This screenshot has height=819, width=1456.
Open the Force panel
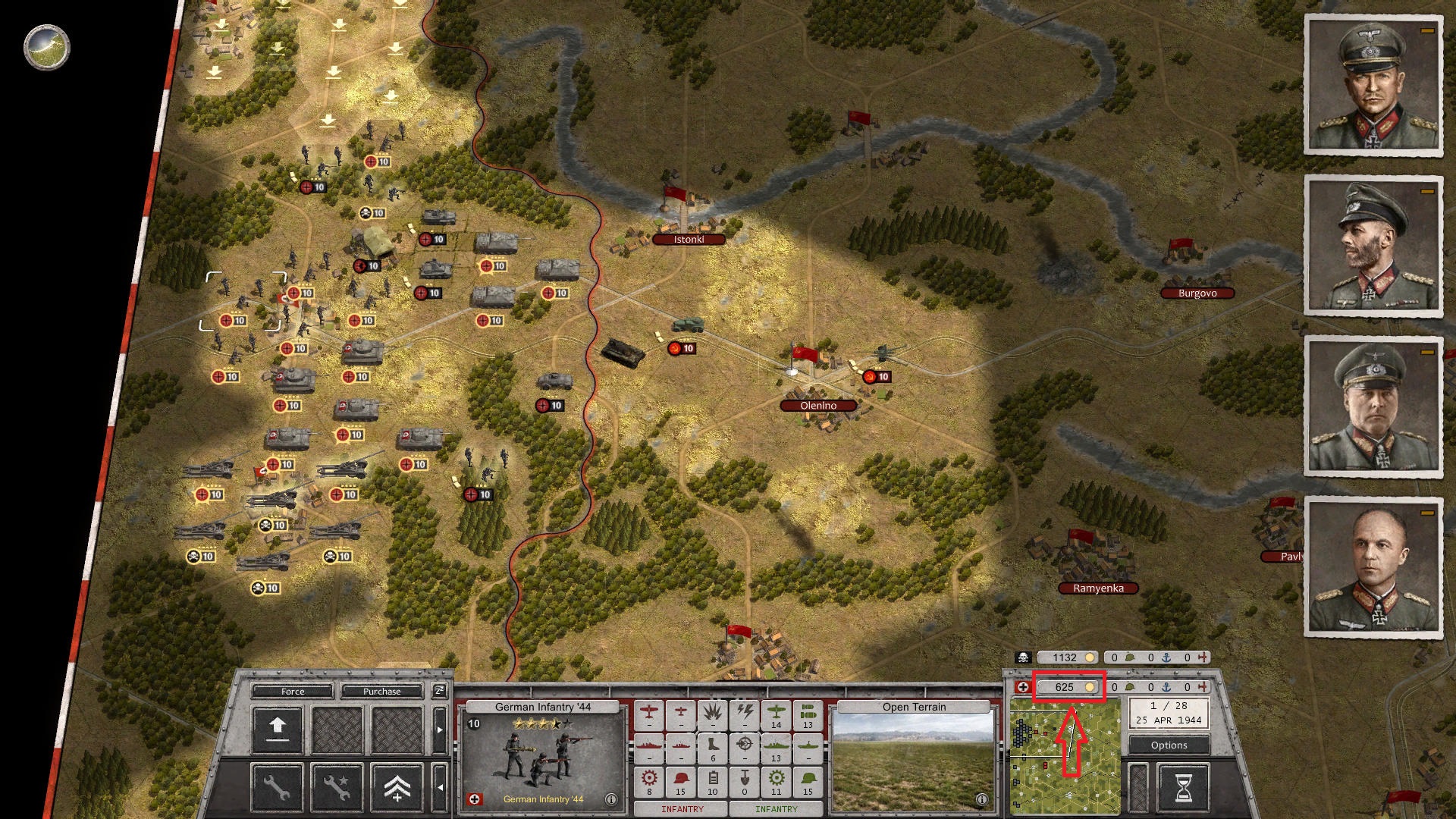(293, 691)
